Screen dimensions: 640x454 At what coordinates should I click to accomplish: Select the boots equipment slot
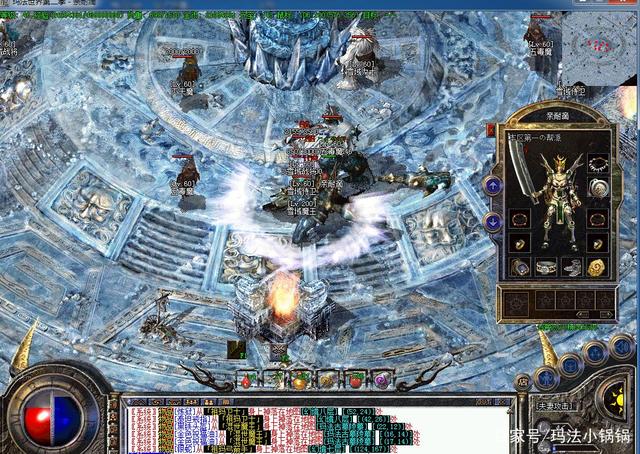pyautogui.click(x=573, y=267)
